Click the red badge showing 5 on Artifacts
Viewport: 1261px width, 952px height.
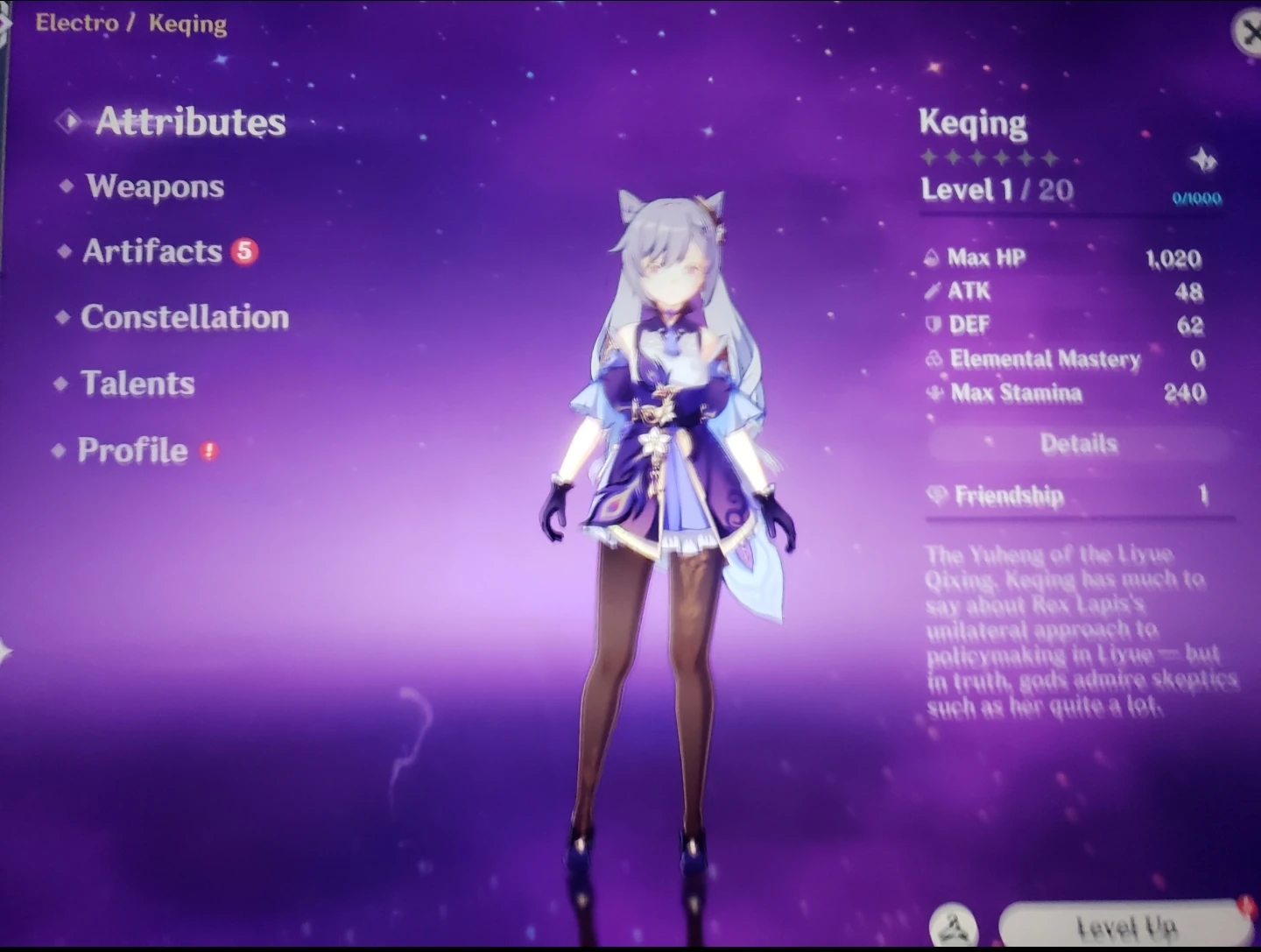tap(243, 251)
